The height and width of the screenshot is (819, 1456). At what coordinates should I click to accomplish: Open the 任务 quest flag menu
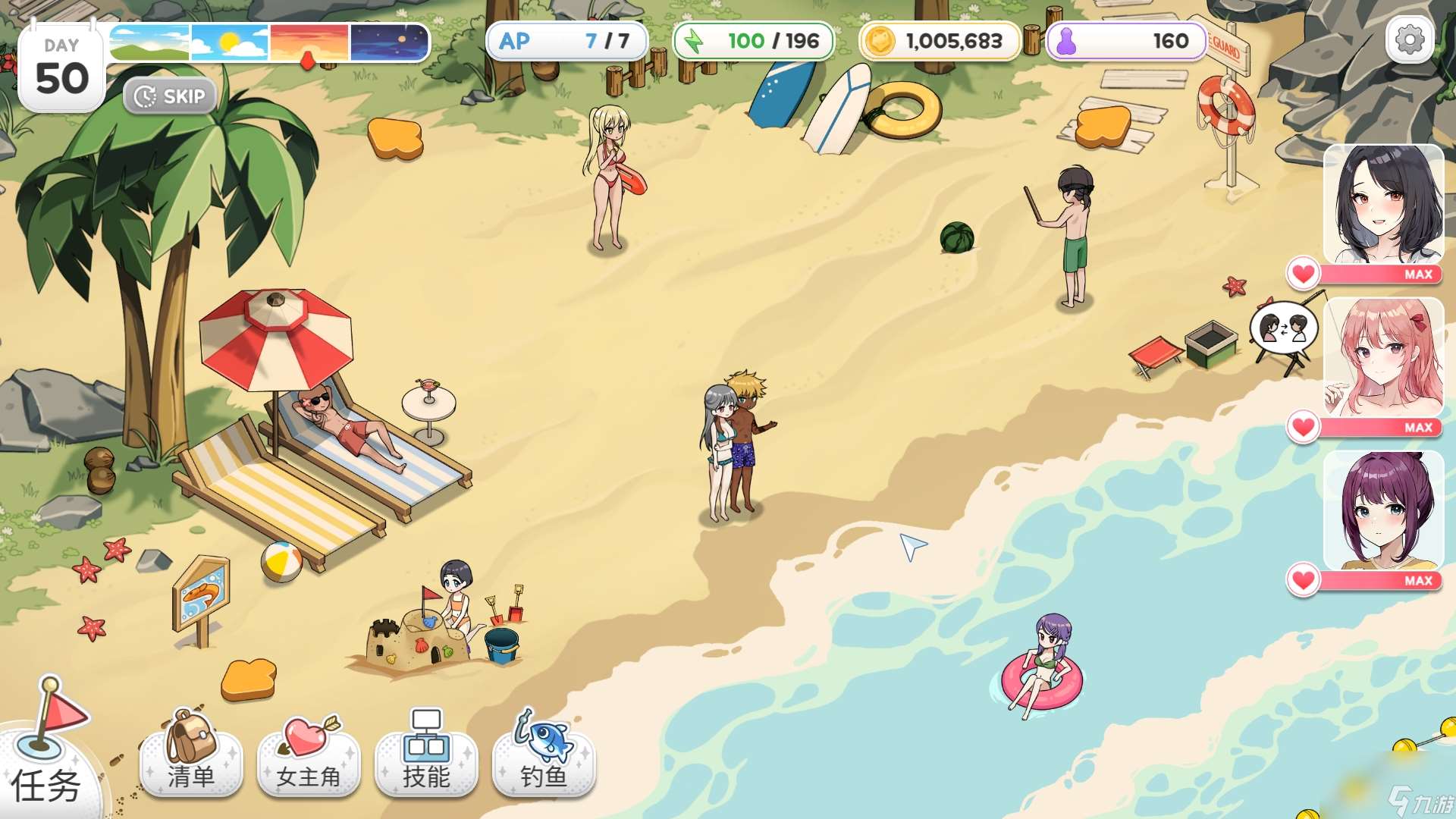click(47, 751)
